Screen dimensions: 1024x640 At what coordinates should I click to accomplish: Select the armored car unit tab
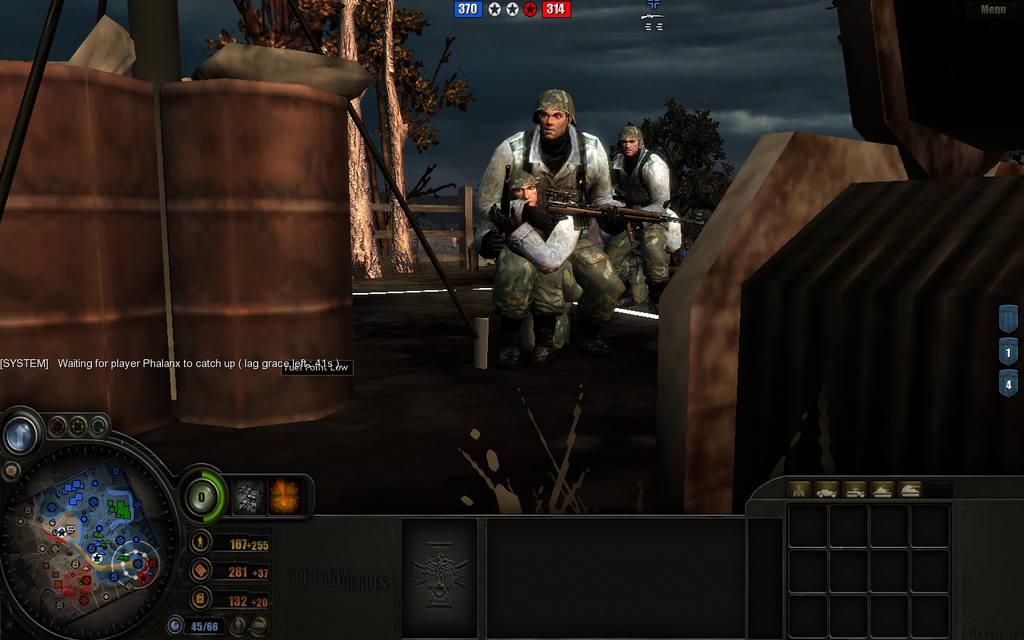[826, 490]
